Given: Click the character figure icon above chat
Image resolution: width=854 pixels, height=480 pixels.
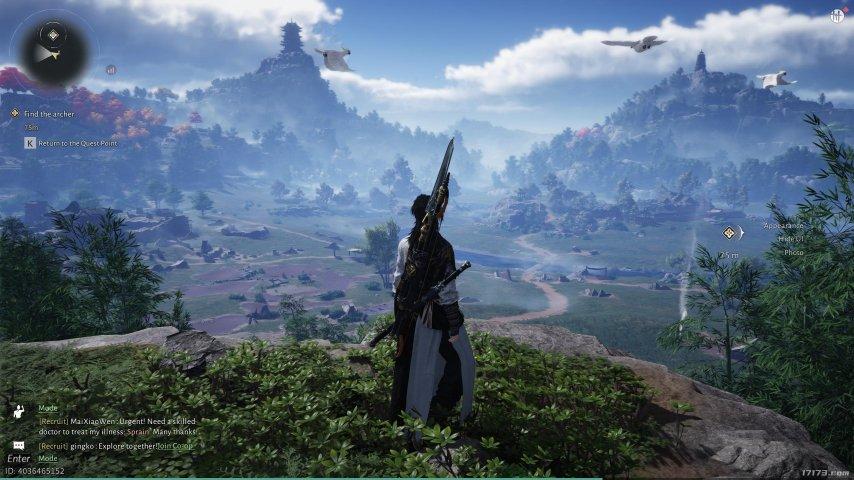Looking at the screenshot, I should [x=19, y=410].
